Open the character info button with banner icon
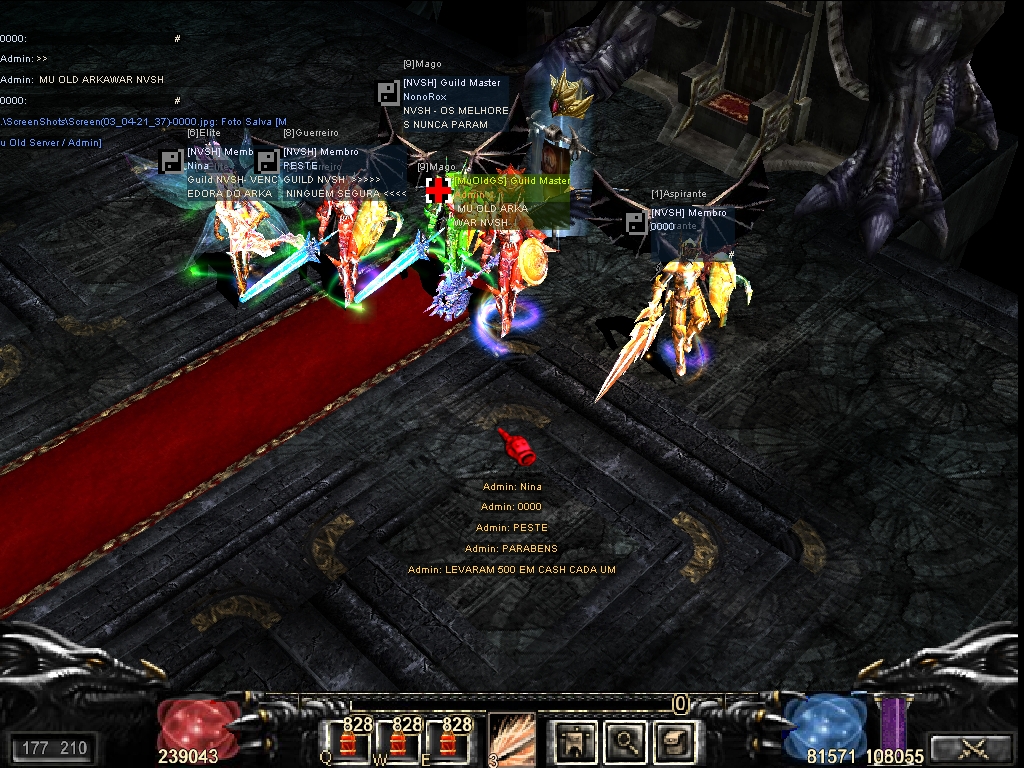The image size is (1024, 768). [x=576, y=741]
